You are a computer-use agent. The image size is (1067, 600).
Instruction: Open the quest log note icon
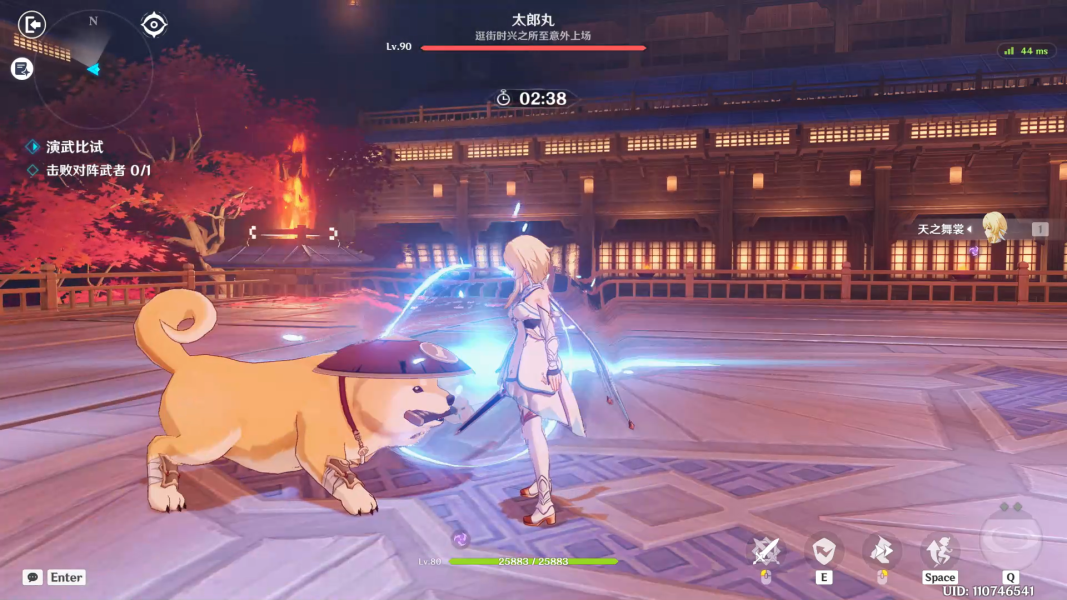click(22, 68)
